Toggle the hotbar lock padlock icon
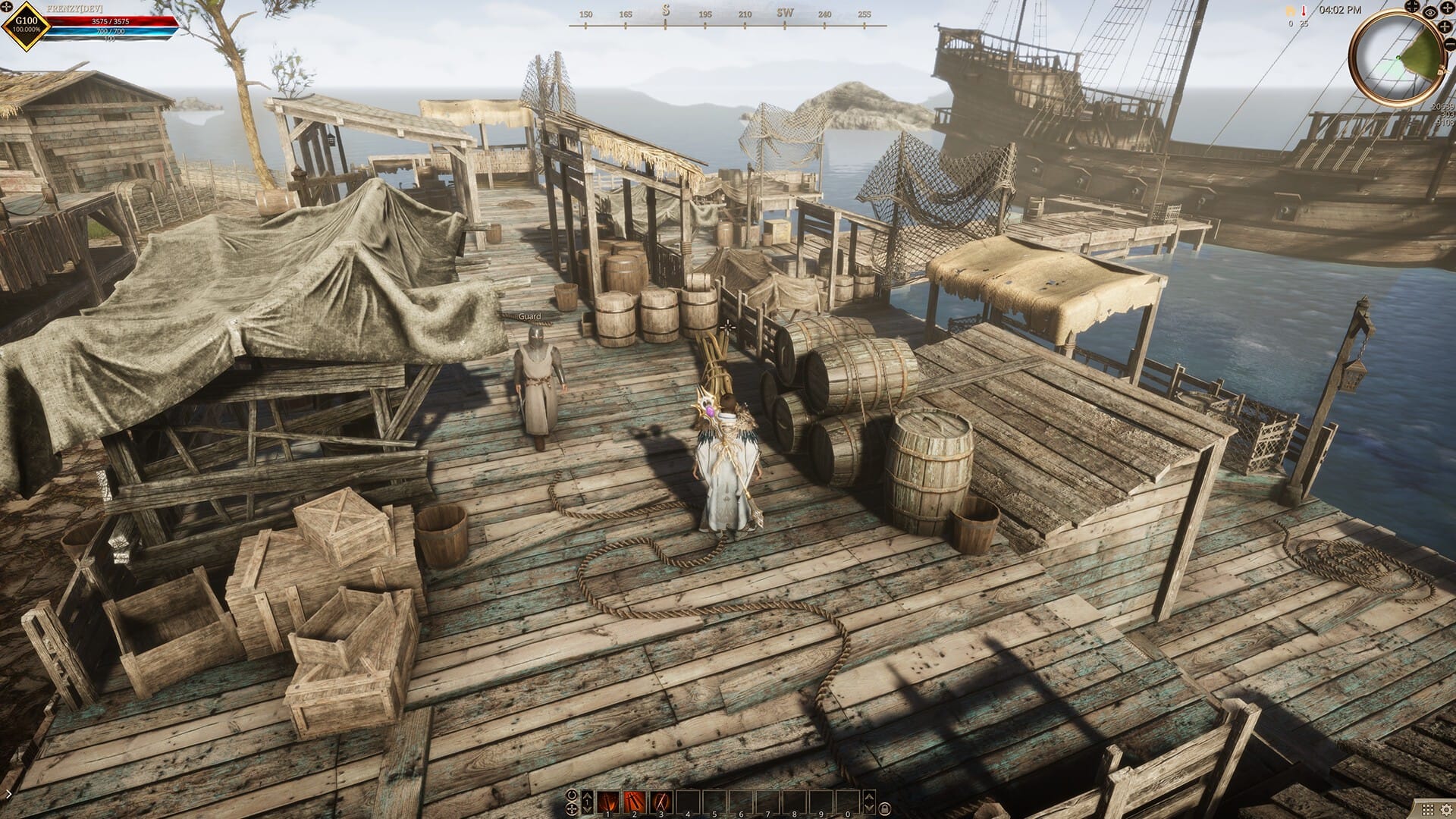 pyautogui.click(x=886, y=809)
